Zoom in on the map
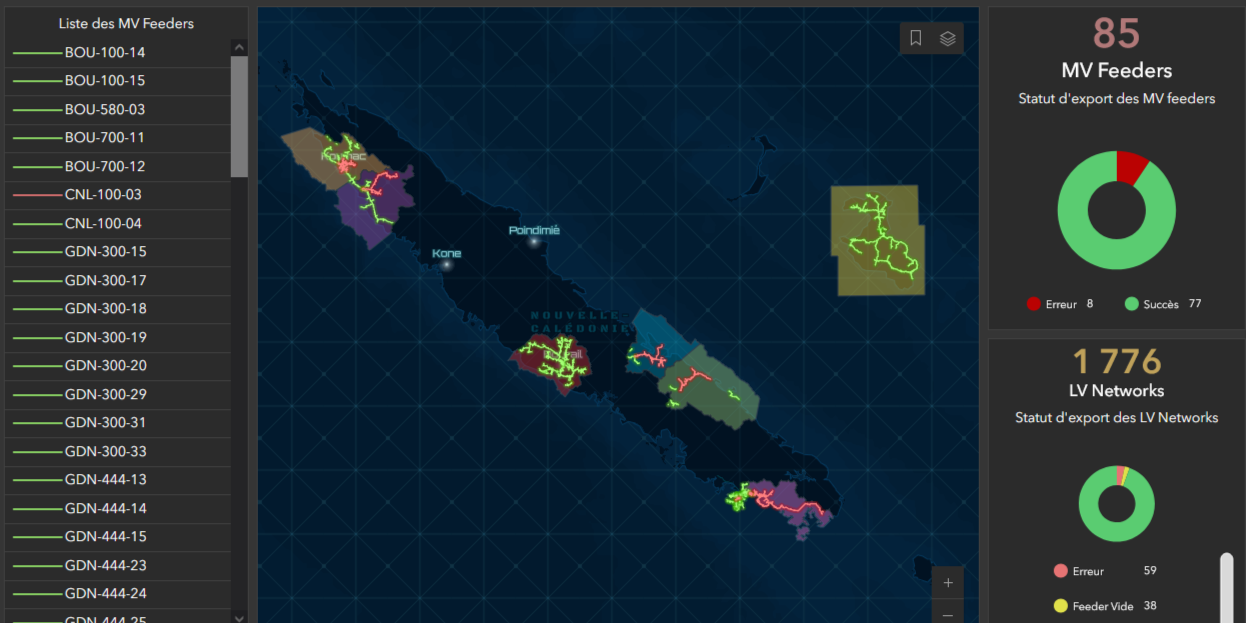 [x=948, y=583]
